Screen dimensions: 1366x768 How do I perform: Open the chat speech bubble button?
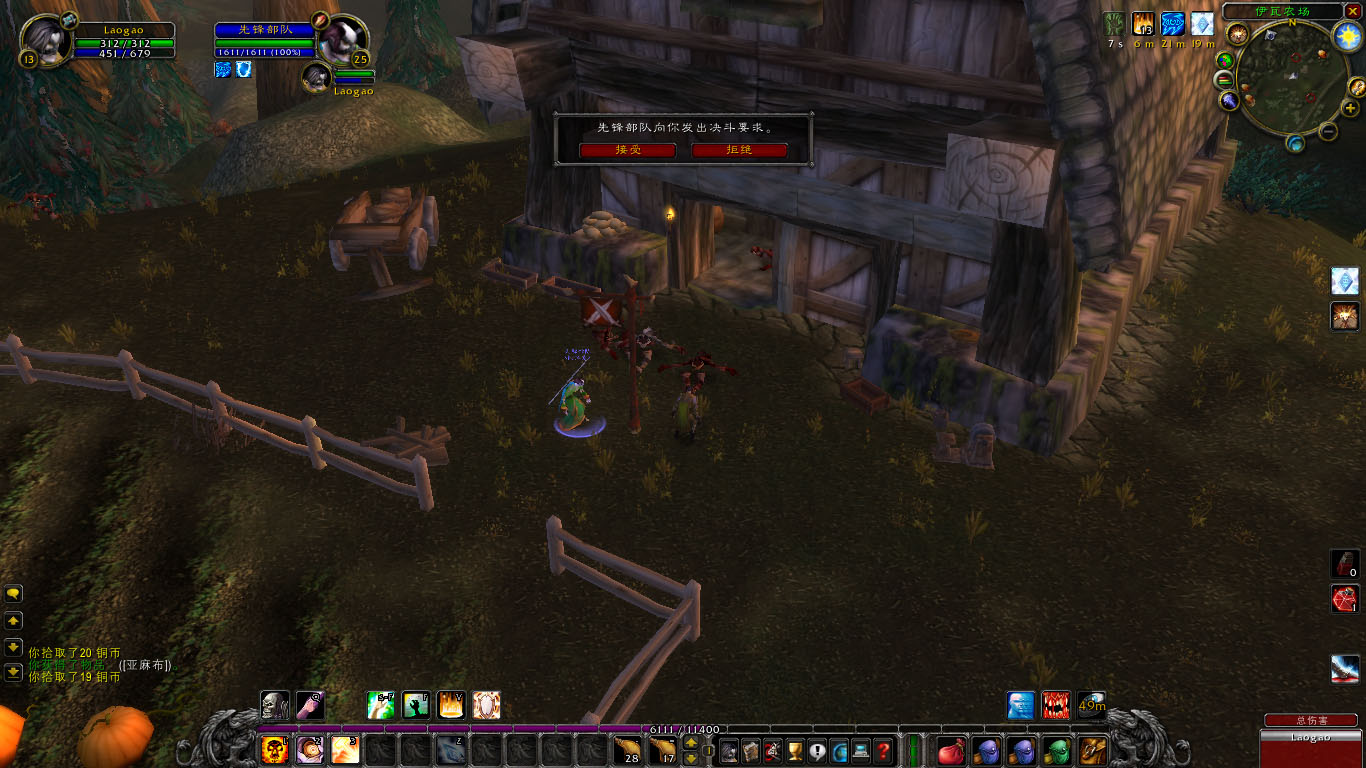(x=13, y=593)
